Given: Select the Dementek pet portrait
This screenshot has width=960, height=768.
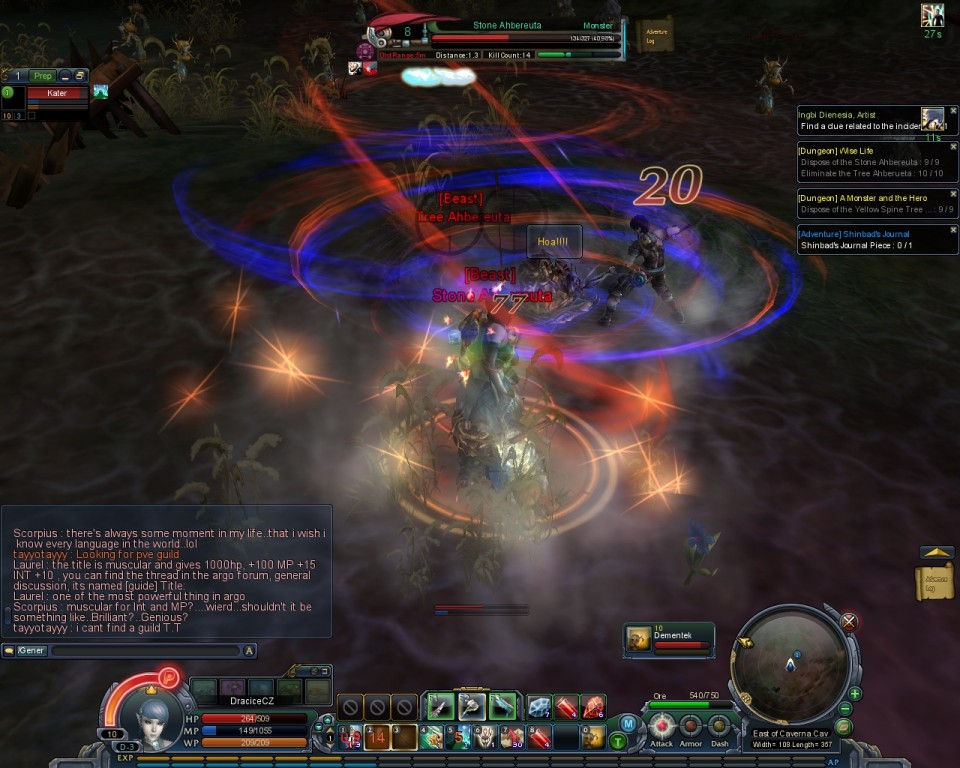Looking at the screenshot, I should (637, 640).
